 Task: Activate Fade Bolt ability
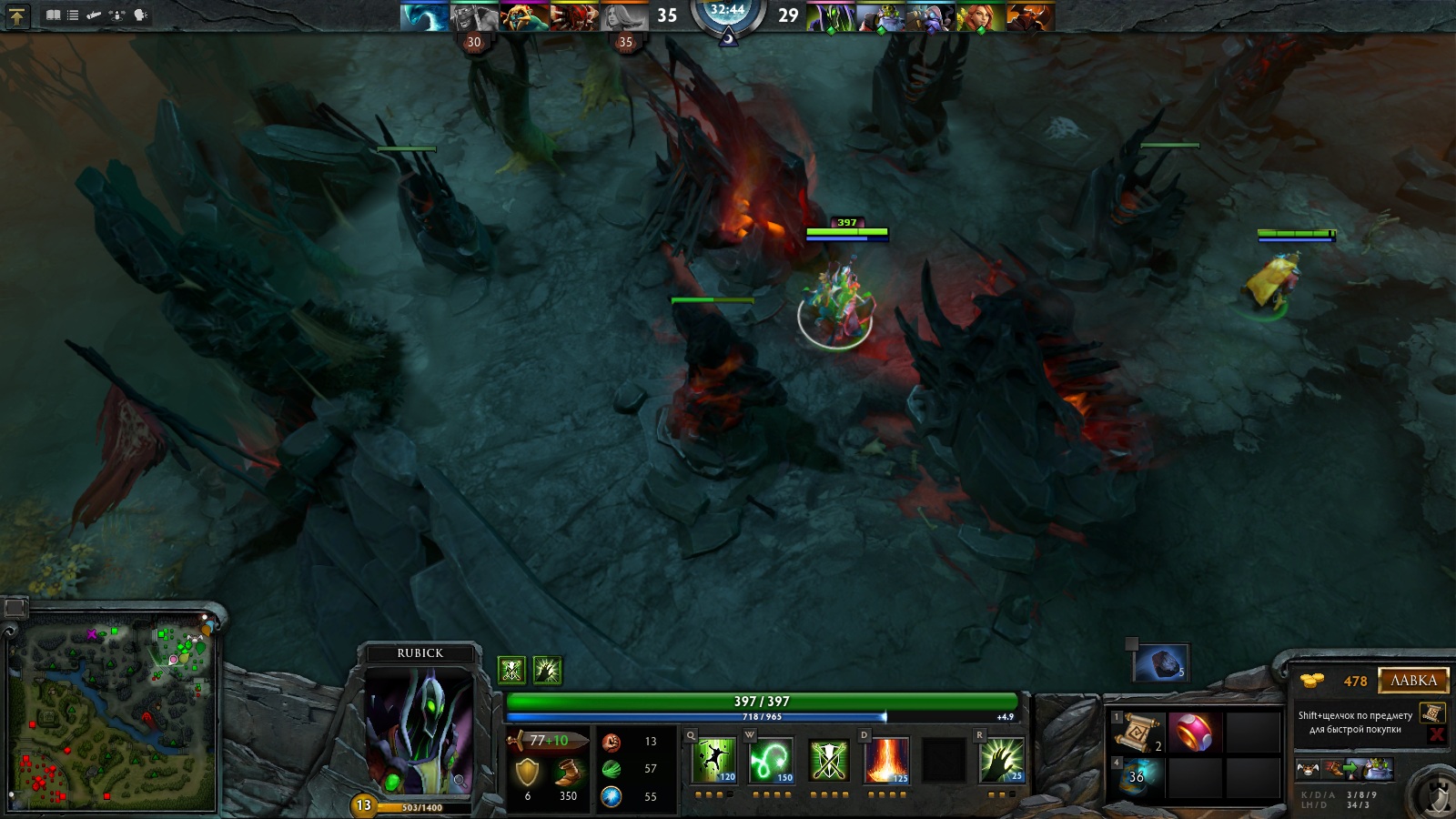[772, 761]
